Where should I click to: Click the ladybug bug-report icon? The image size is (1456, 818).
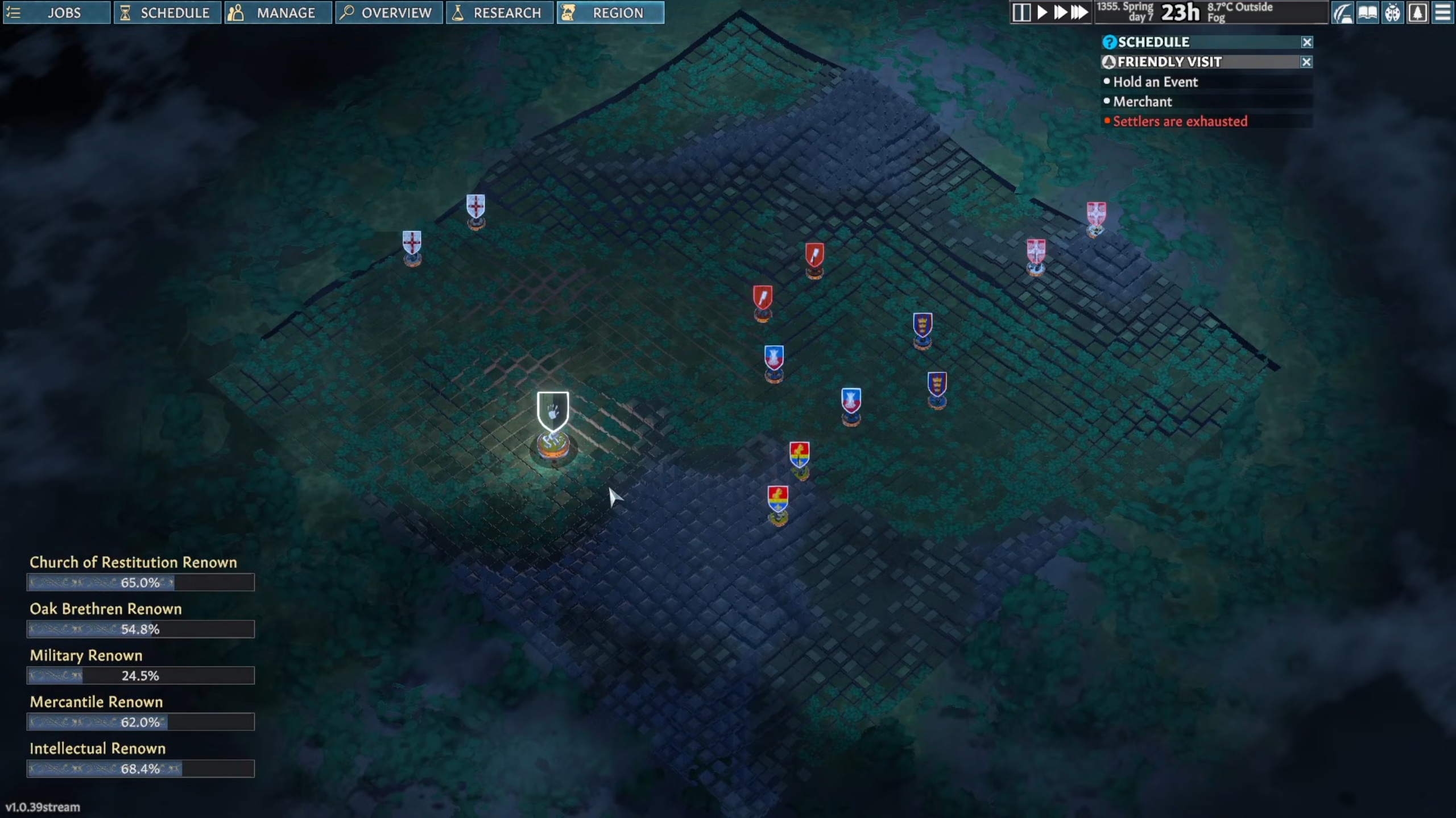pyautogui.click(x=1393, y=13)
